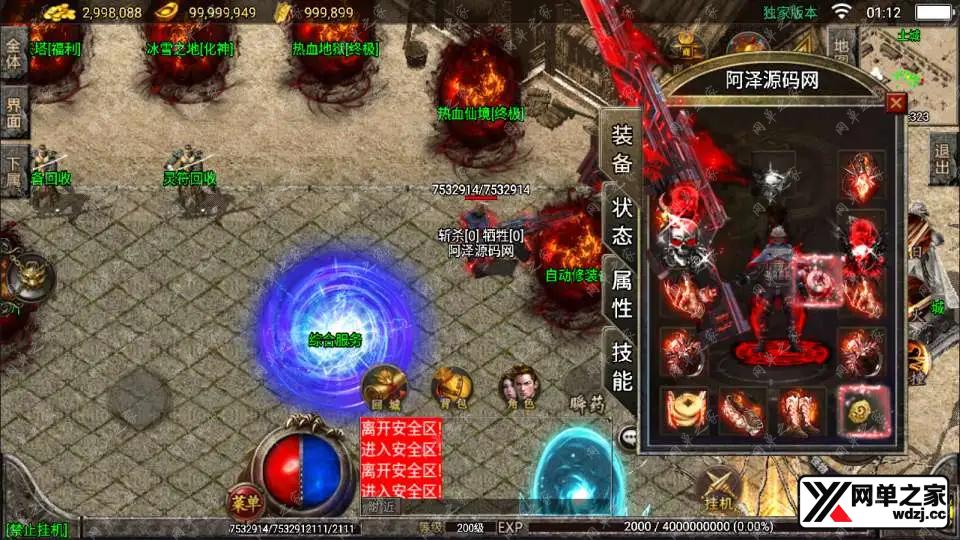Select the 属性 attributes tab
960x540 pixels.
pos(621,294)
